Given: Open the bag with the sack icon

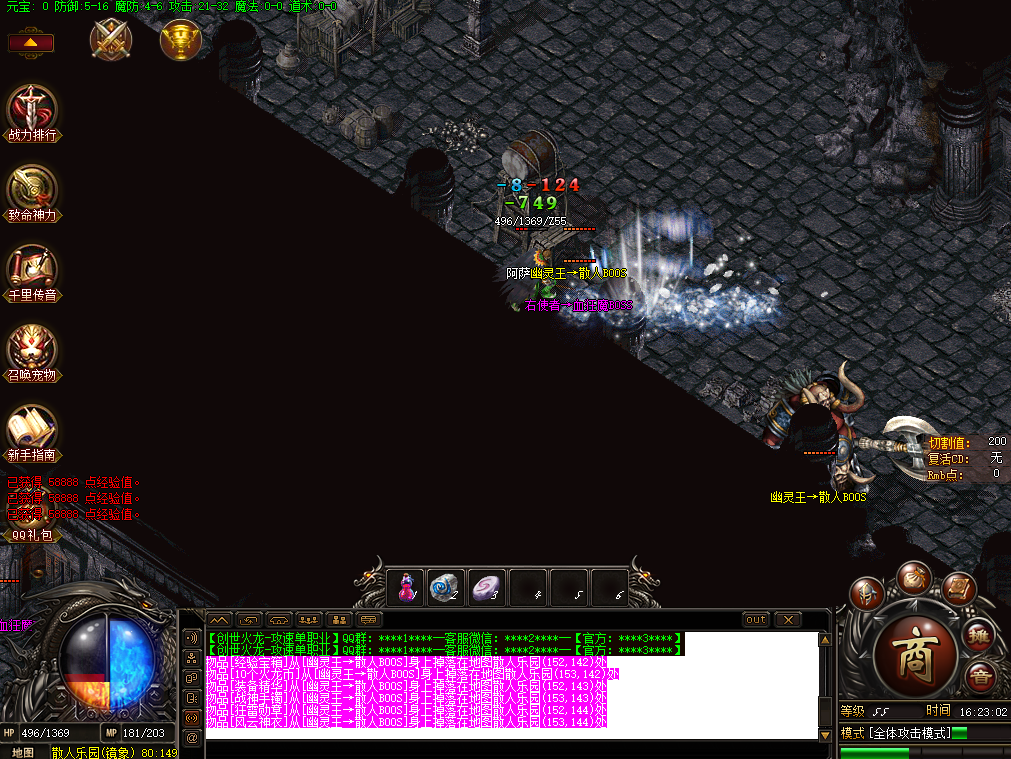Looking at the screenshot, I should click(912, 577).
